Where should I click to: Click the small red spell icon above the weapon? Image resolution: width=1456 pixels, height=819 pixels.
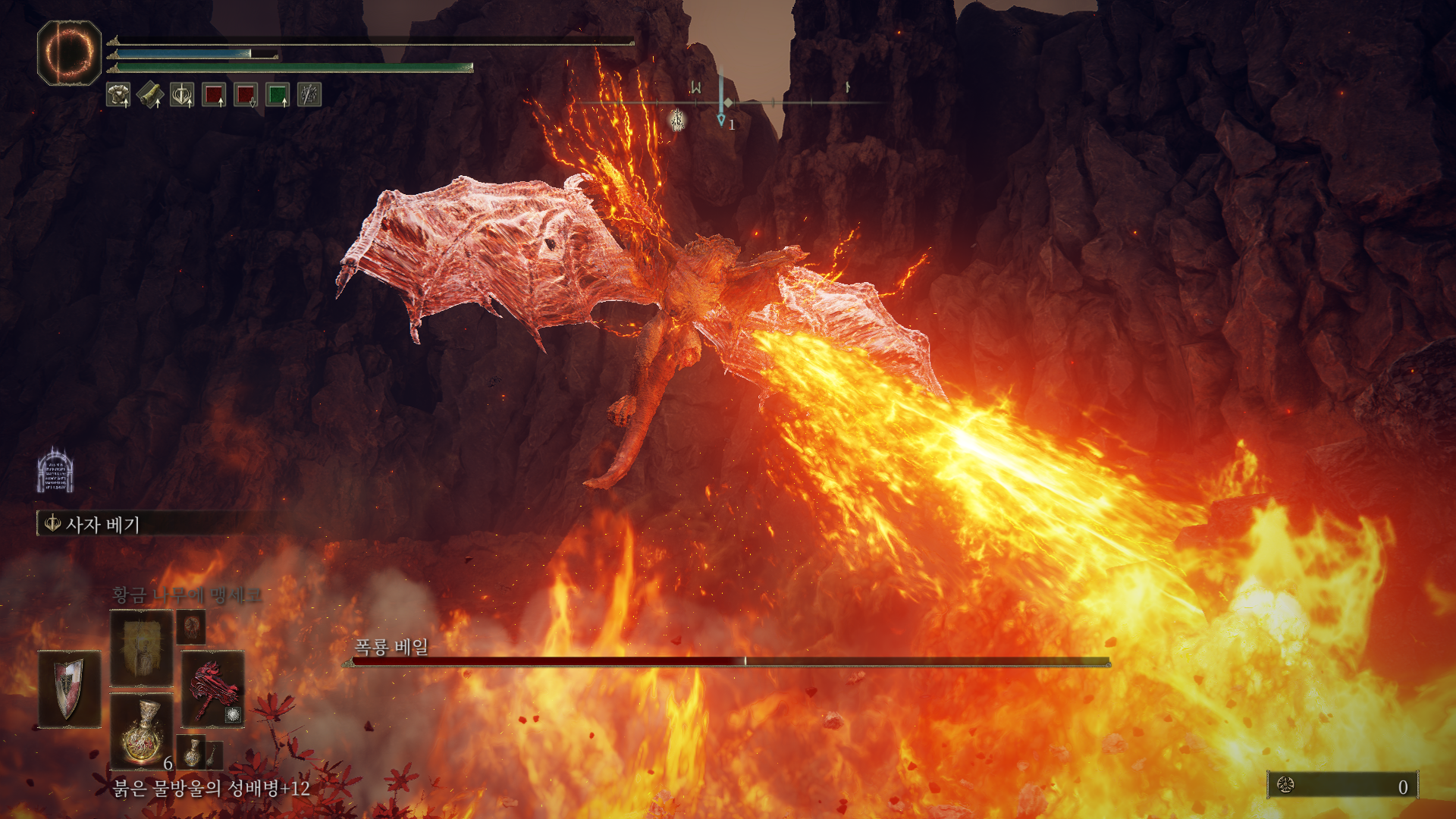point(191,626)
